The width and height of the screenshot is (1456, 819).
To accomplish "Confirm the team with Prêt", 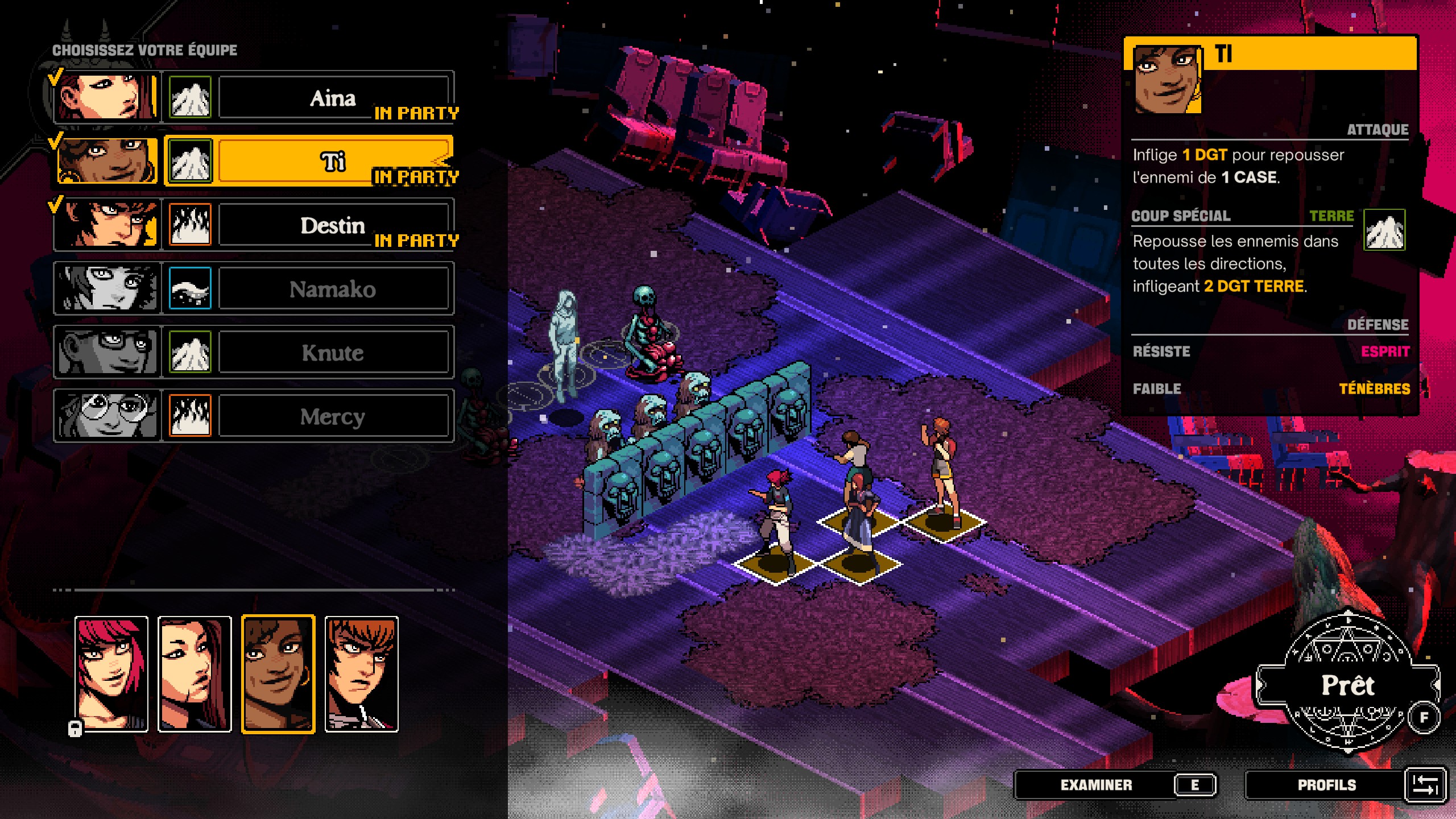I will coord(1347,685).
